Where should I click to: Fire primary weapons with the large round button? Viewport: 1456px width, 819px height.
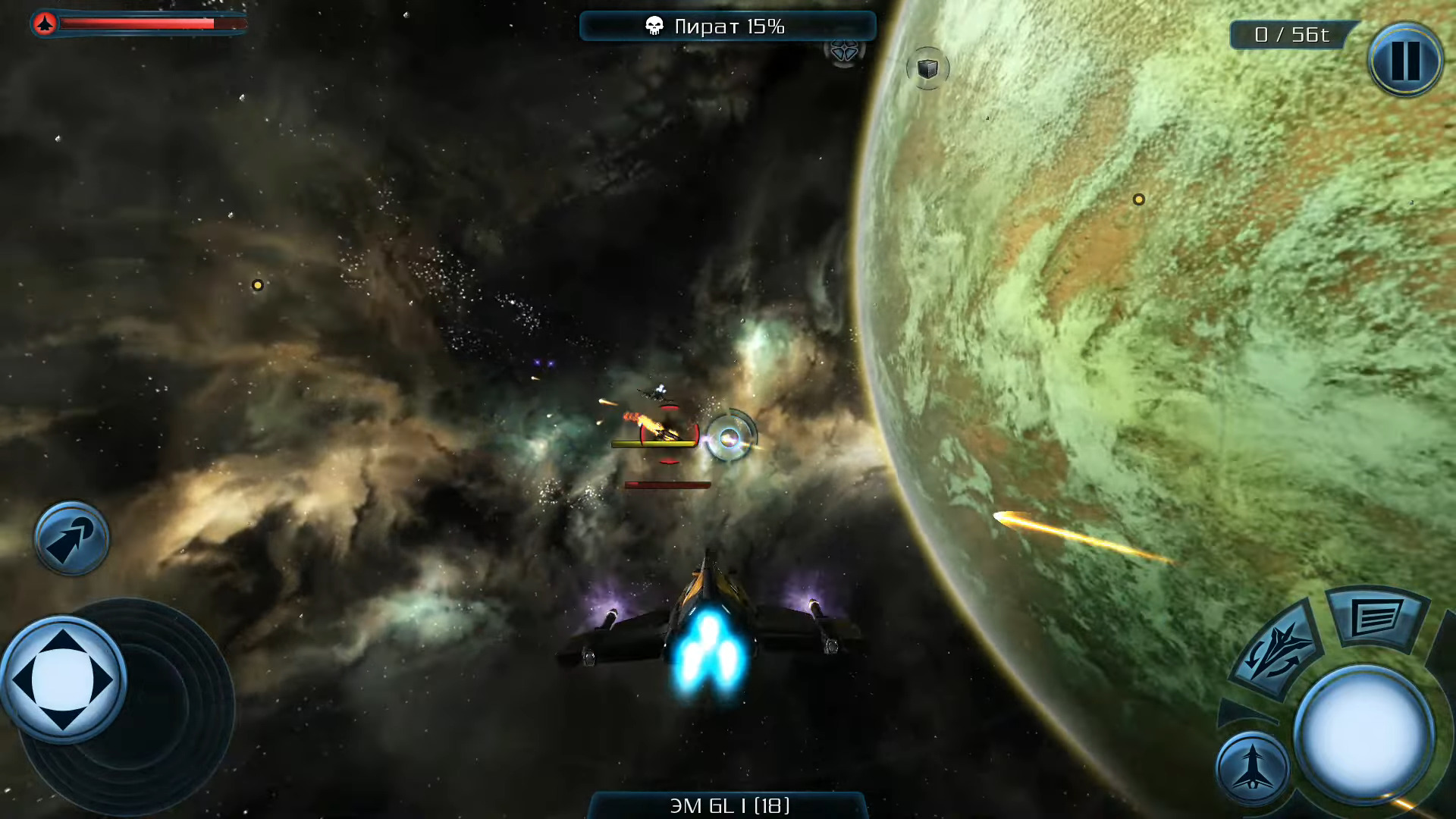1363,733
